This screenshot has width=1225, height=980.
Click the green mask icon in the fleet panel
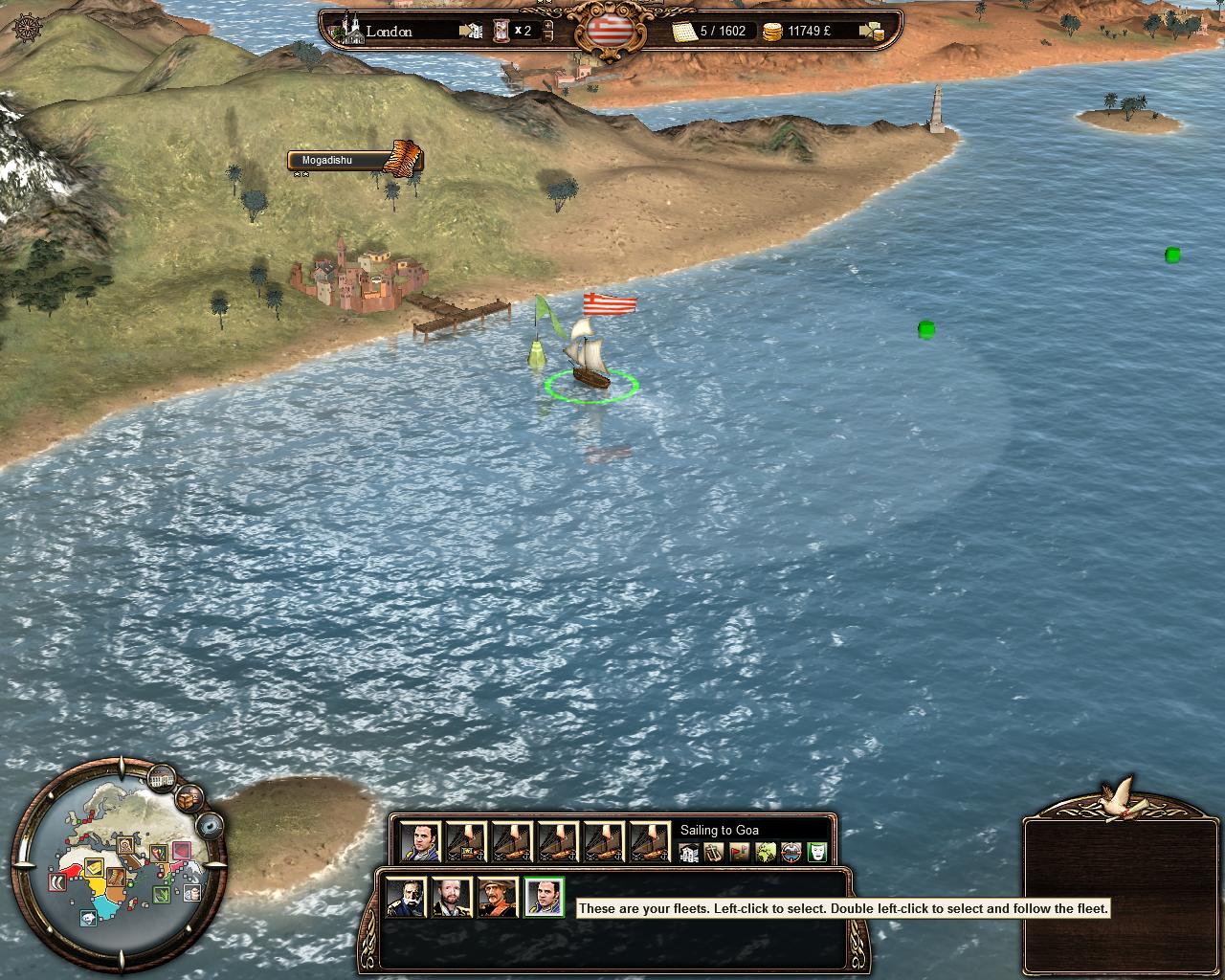[x=816, y=852]
